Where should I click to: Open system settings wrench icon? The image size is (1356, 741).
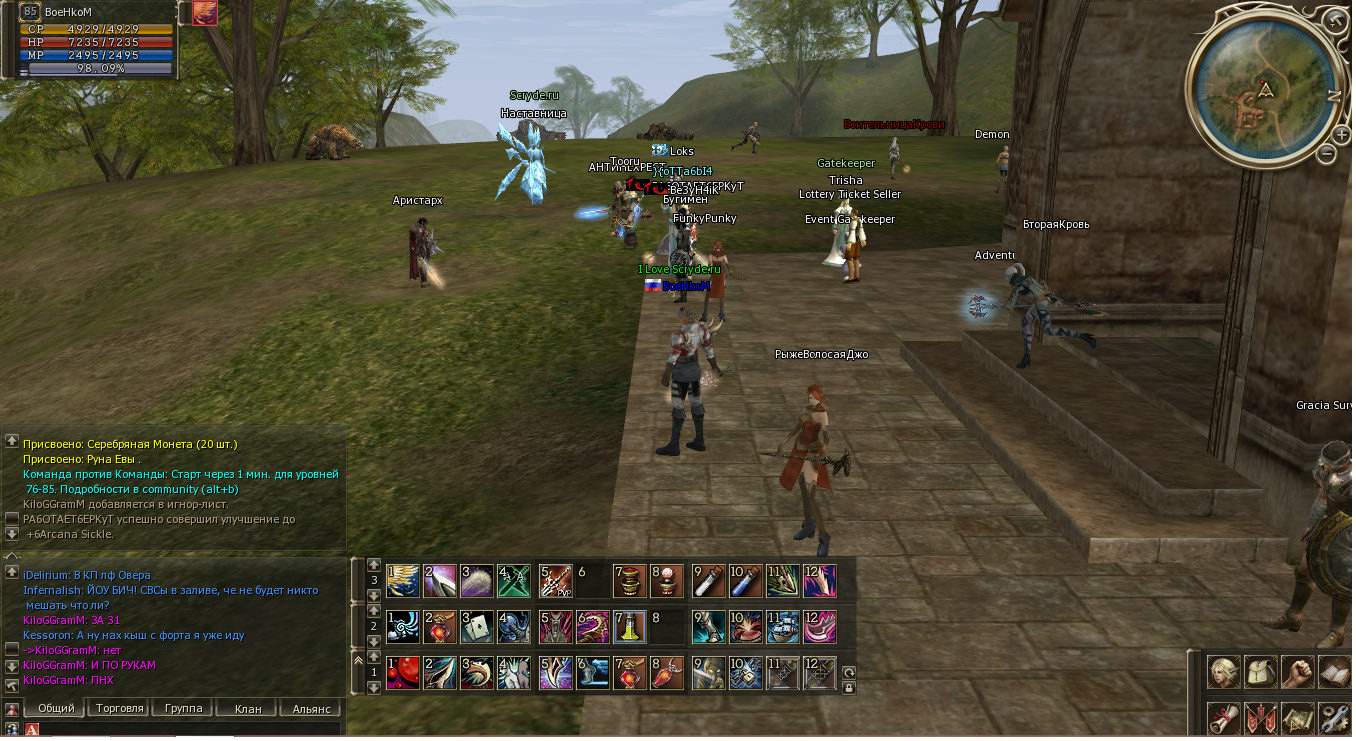tap(1334, 718)
